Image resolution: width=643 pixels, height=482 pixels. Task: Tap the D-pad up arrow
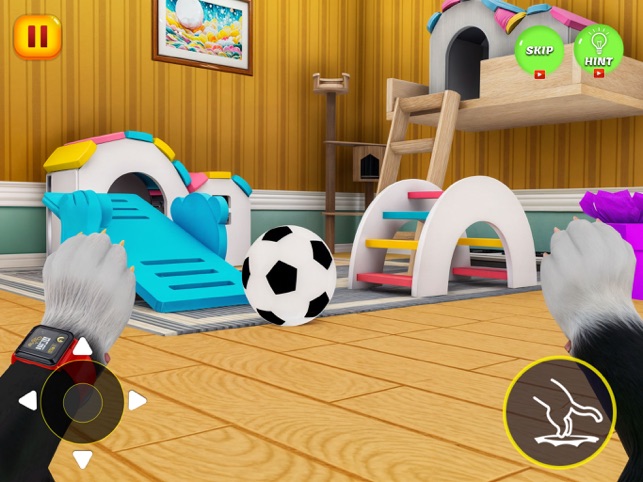pyautogui.click(x=83, y=347)
